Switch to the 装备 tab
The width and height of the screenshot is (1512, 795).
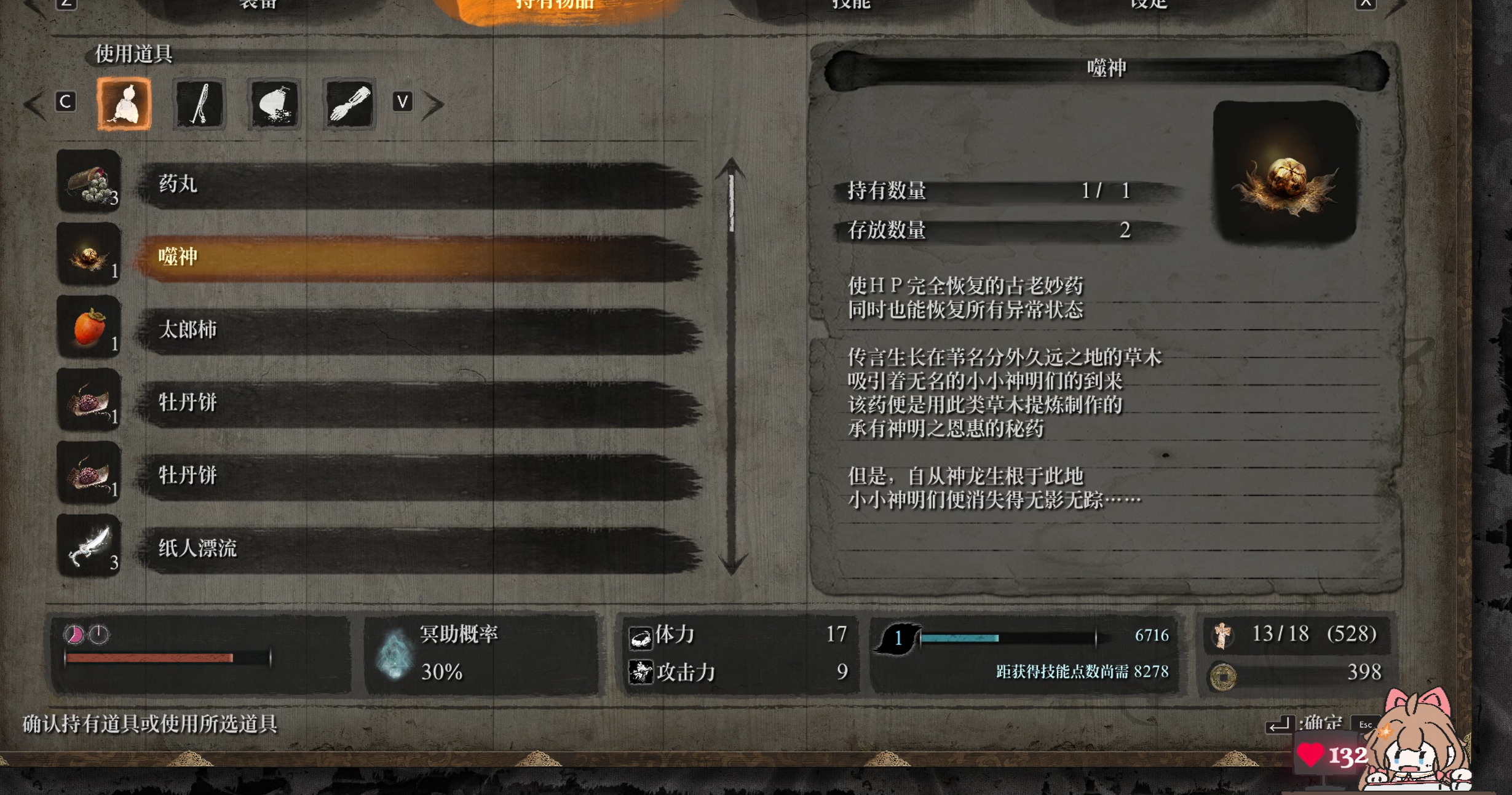point(258,5)
